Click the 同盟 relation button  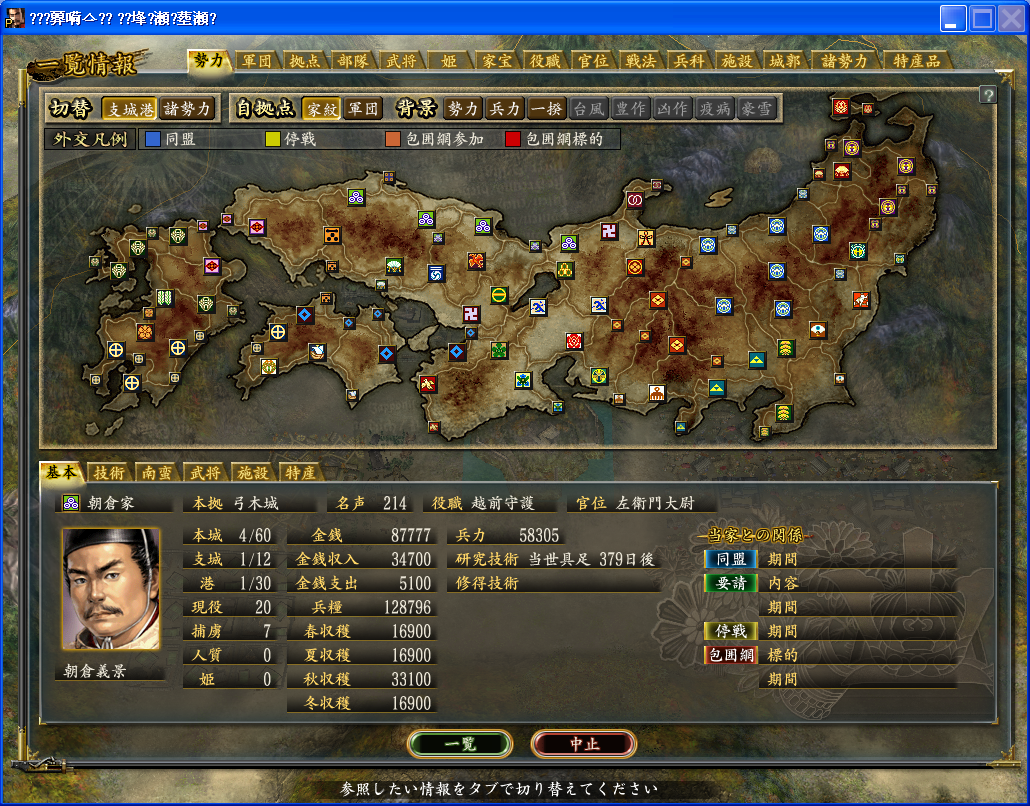point(730,559)
